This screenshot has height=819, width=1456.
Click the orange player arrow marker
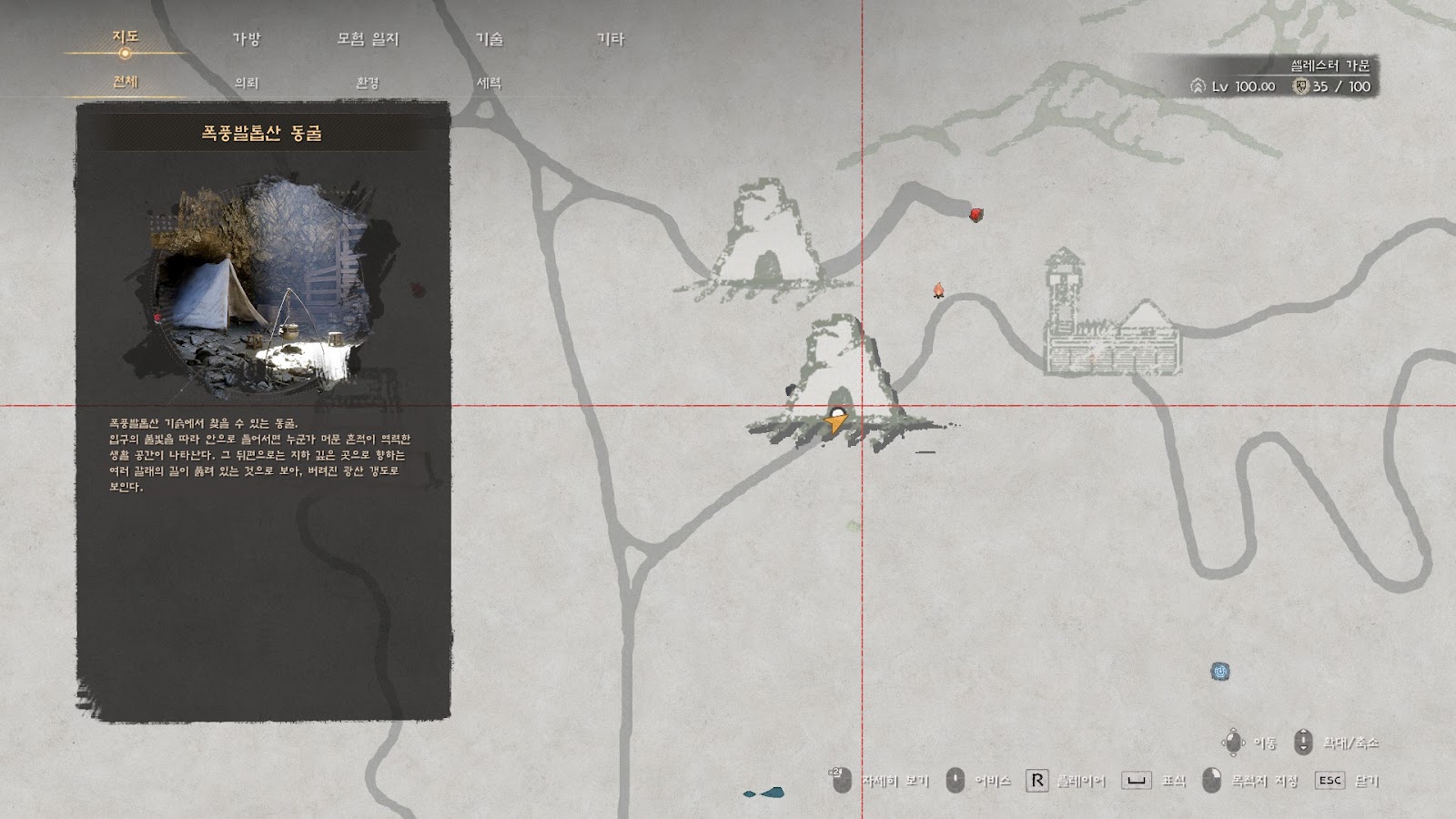tap(835, 421)
